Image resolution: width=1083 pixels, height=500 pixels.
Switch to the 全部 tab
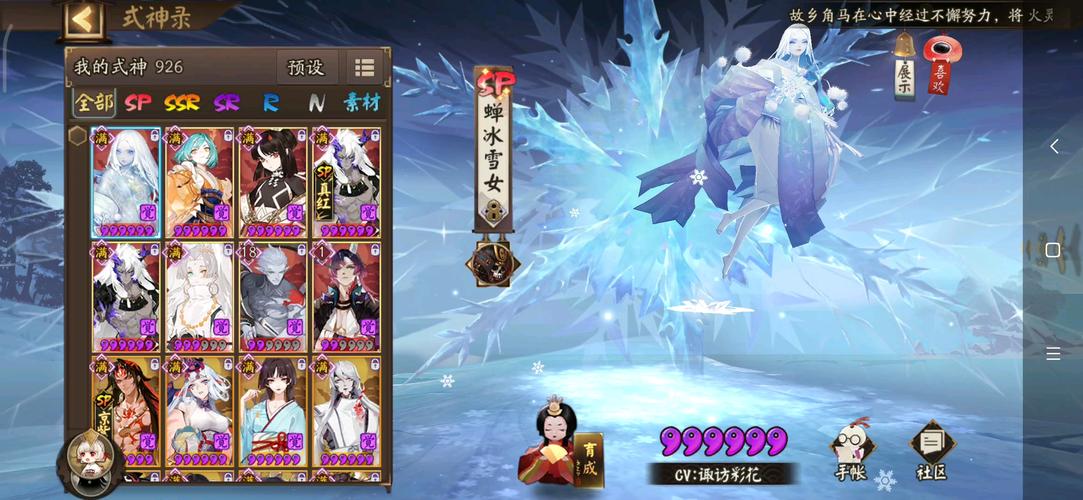[94, 102]
